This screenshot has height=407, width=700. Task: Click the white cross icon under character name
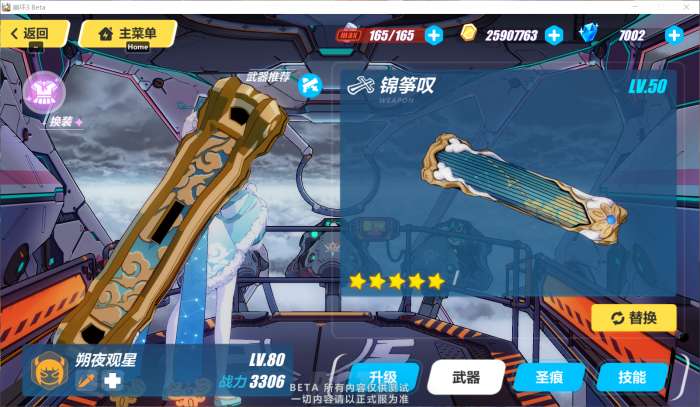click(x=113, y=380)
